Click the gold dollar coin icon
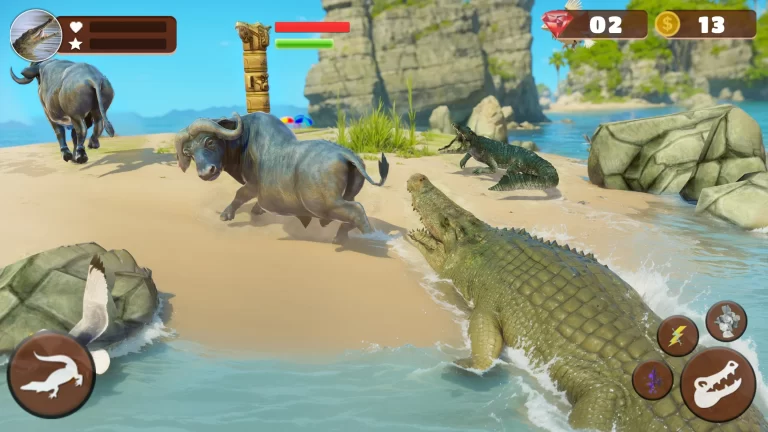The image size is (768, 432). pos(668,24)
